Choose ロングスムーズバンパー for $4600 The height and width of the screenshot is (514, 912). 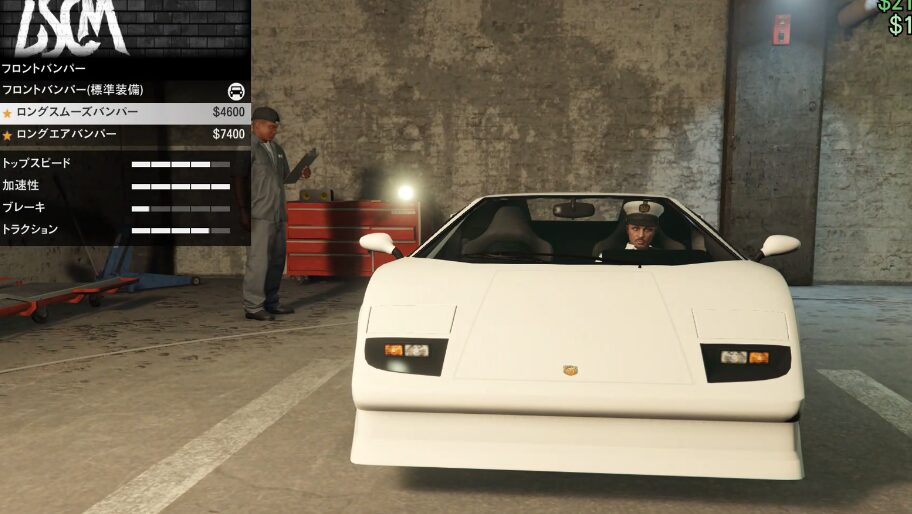pos(124,112)
